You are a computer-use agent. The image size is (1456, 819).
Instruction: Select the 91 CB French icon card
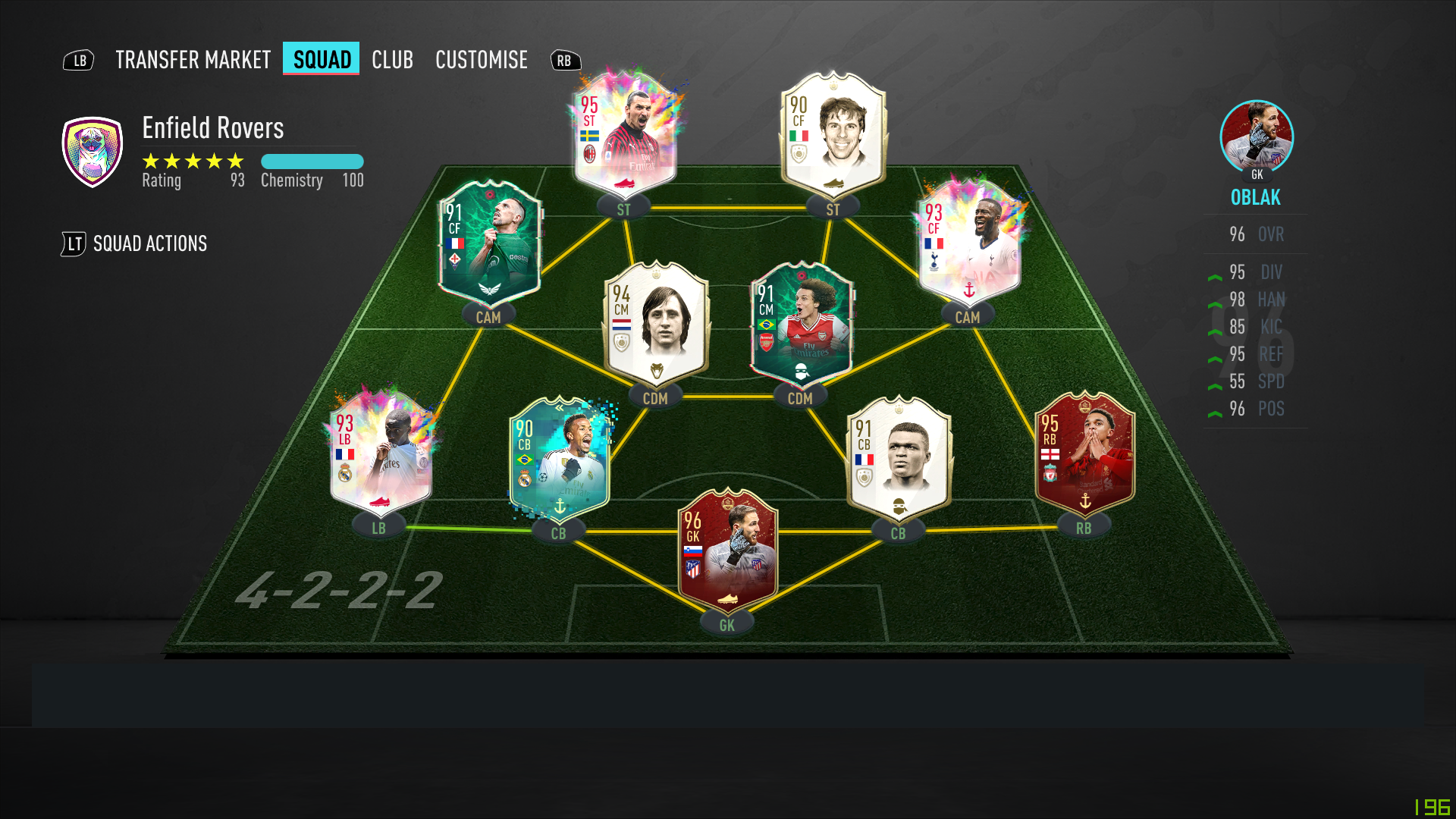pos(899,459)
